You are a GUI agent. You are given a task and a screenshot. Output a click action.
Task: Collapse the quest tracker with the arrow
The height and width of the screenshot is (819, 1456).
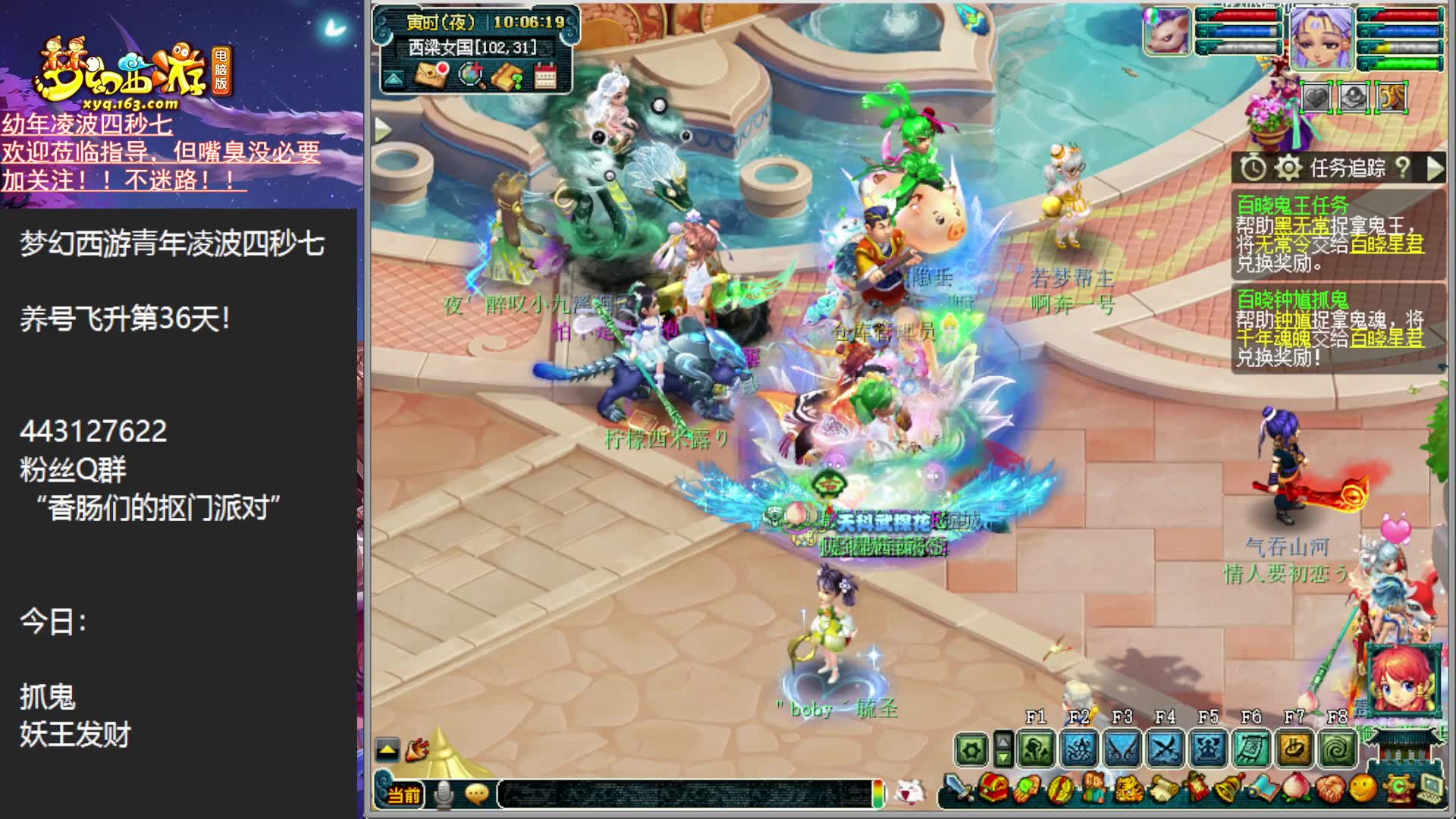pos(1434,168)
